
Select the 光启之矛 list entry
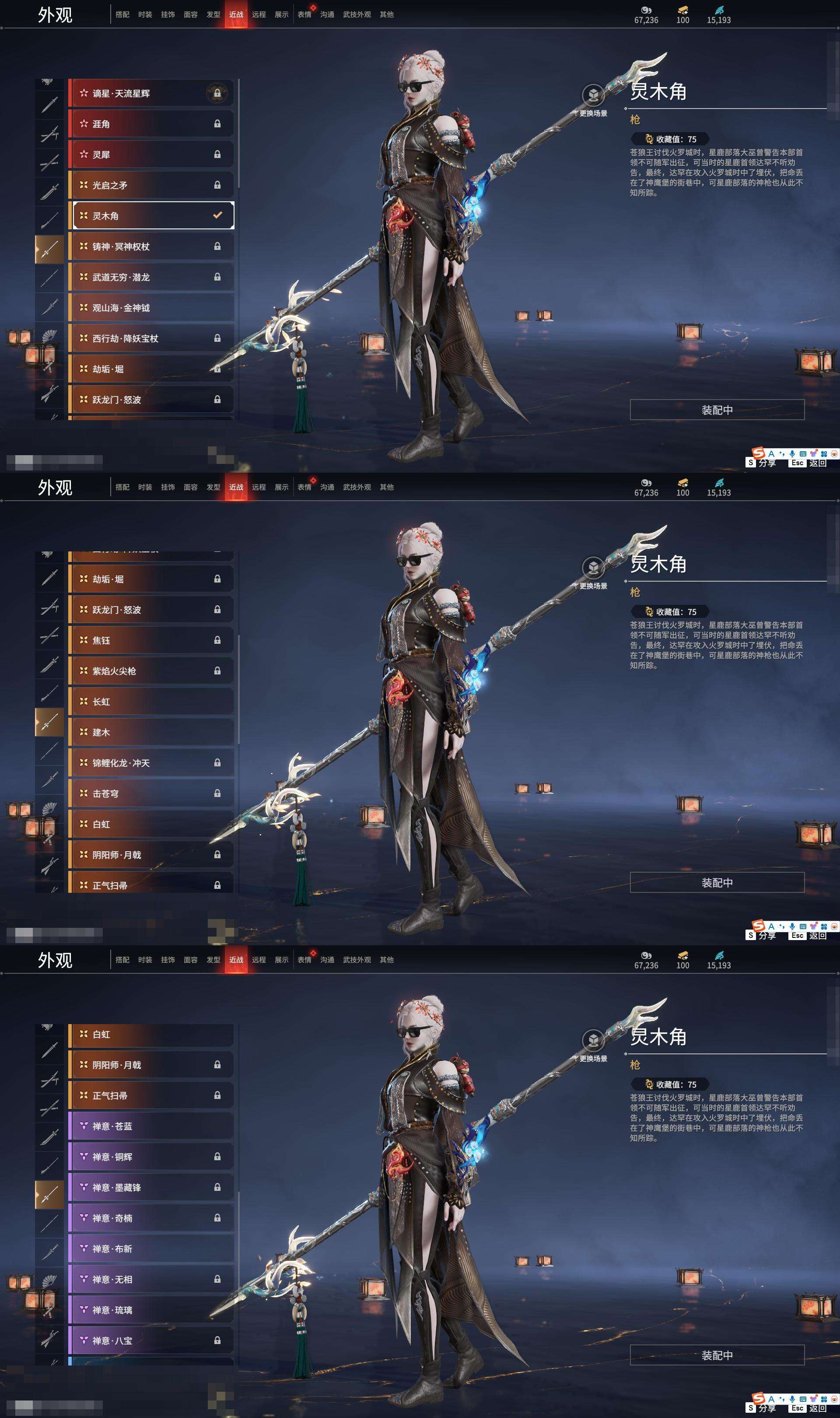click(150, 185)
